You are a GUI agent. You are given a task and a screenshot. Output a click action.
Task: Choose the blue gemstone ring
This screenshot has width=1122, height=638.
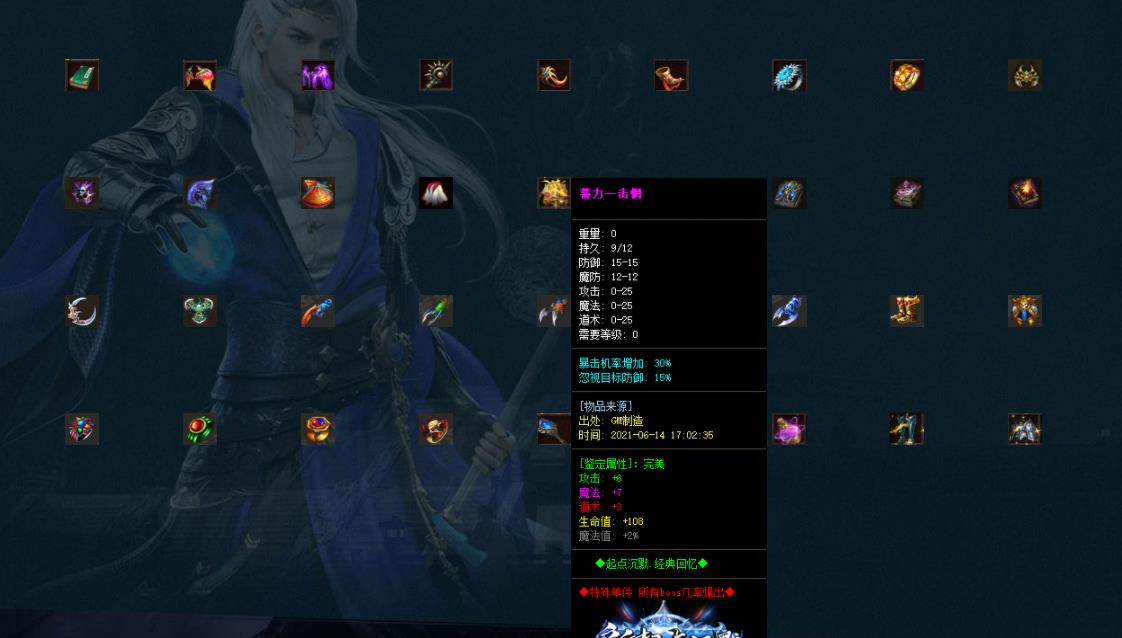point(789,75)
